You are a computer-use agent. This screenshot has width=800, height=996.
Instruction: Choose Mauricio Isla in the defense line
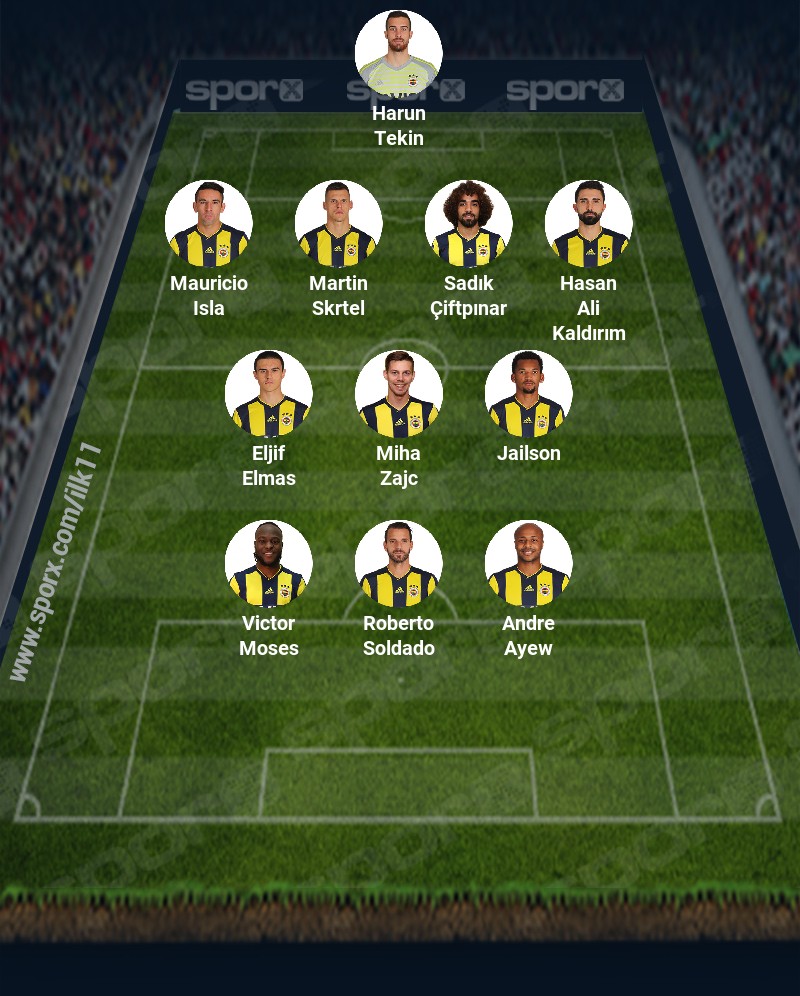coord(209,224)
